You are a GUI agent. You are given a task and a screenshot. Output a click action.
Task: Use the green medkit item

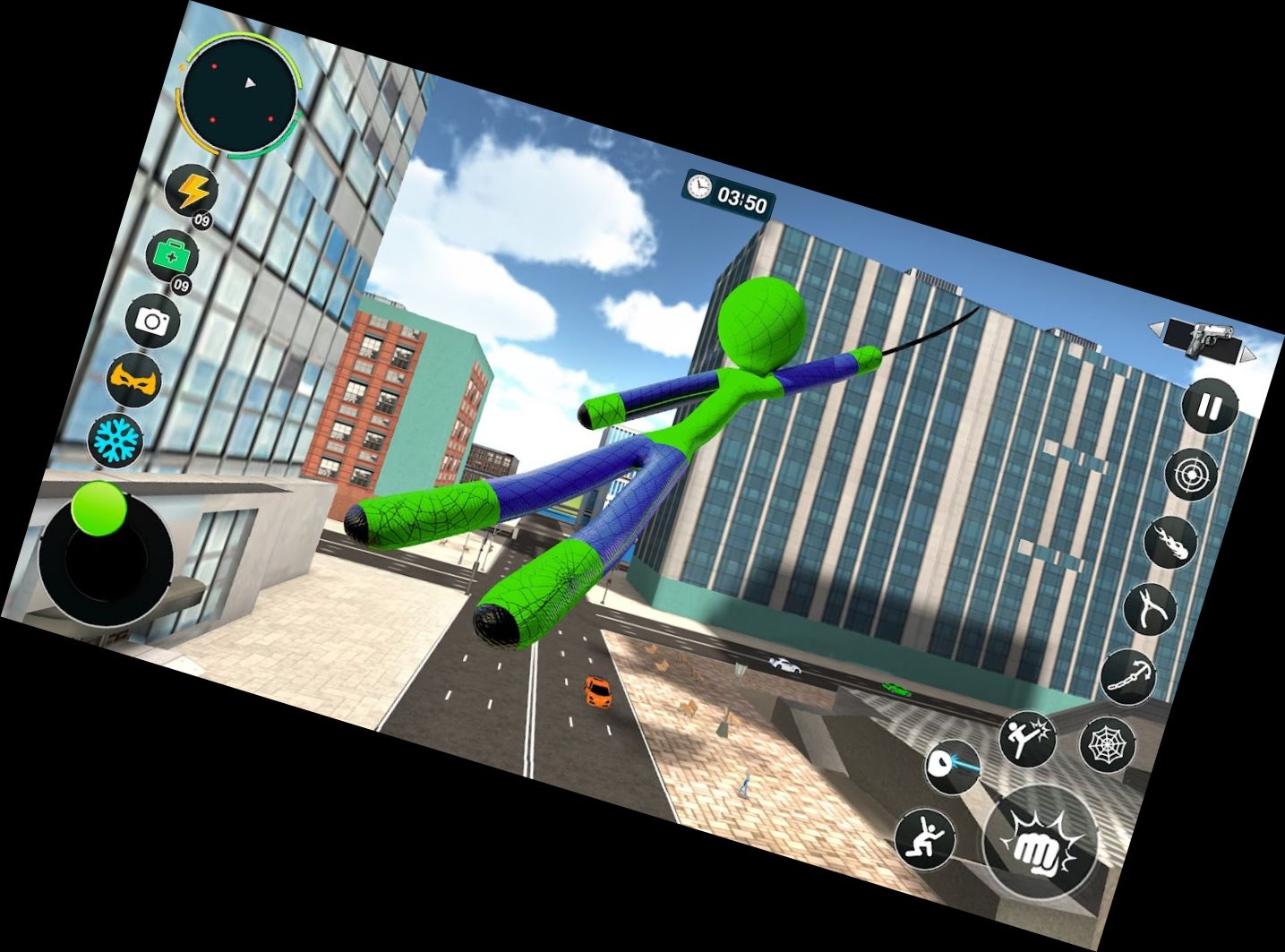tap(172, 257)
